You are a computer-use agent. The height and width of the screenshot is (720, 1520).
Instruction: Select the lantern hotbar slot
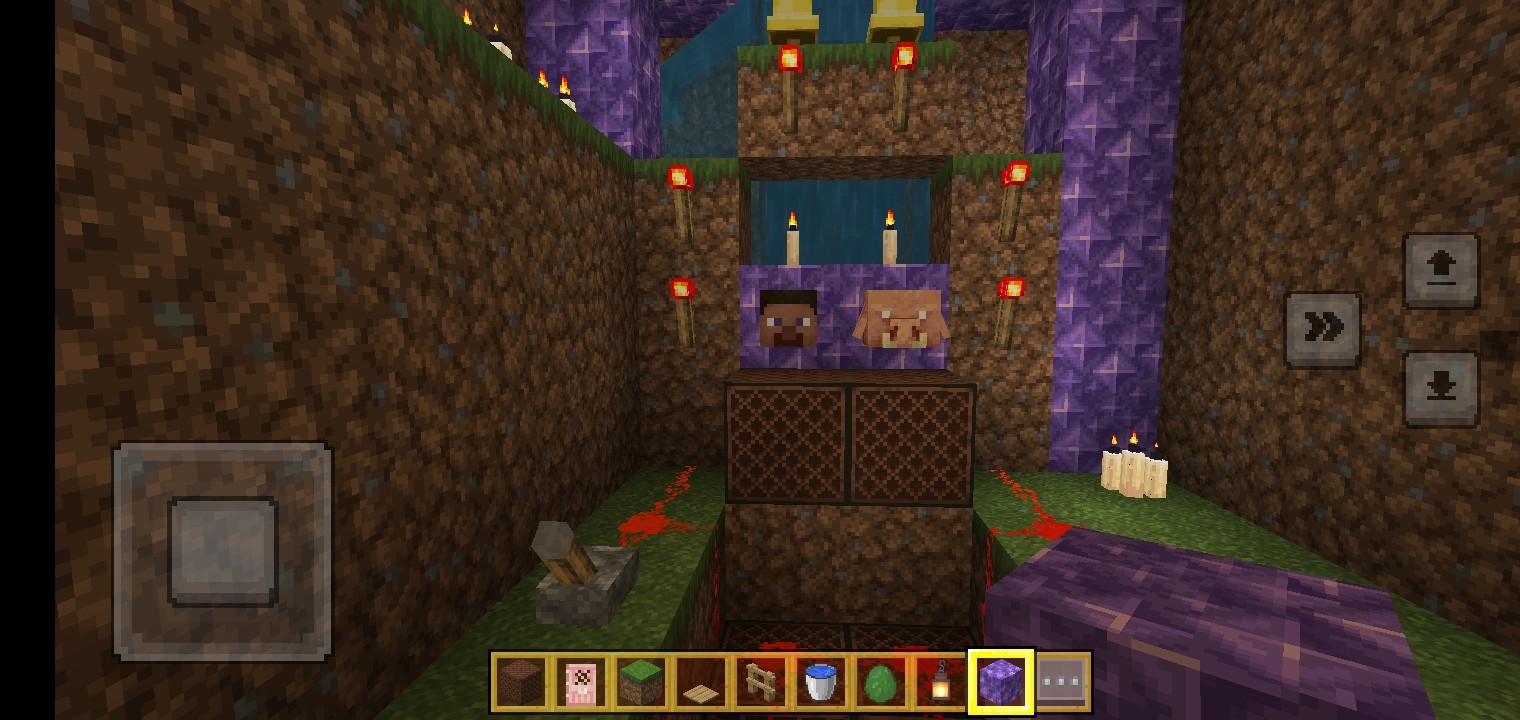pyautogui.click(x=940, y=683)
